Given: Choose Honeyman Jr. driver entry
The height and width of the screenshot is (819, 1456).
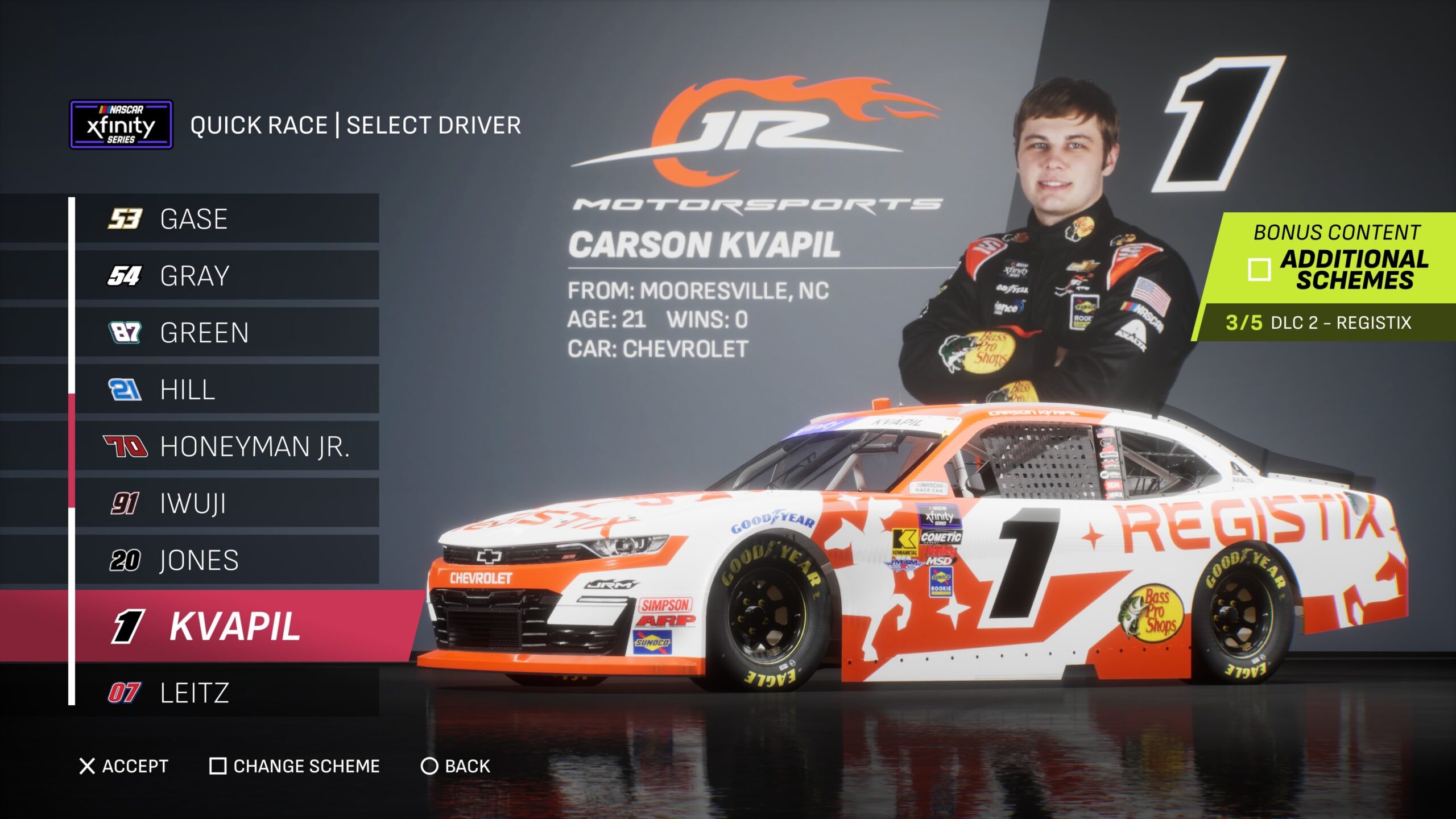Looking at the screenshot, I should [x=226, y=446].
